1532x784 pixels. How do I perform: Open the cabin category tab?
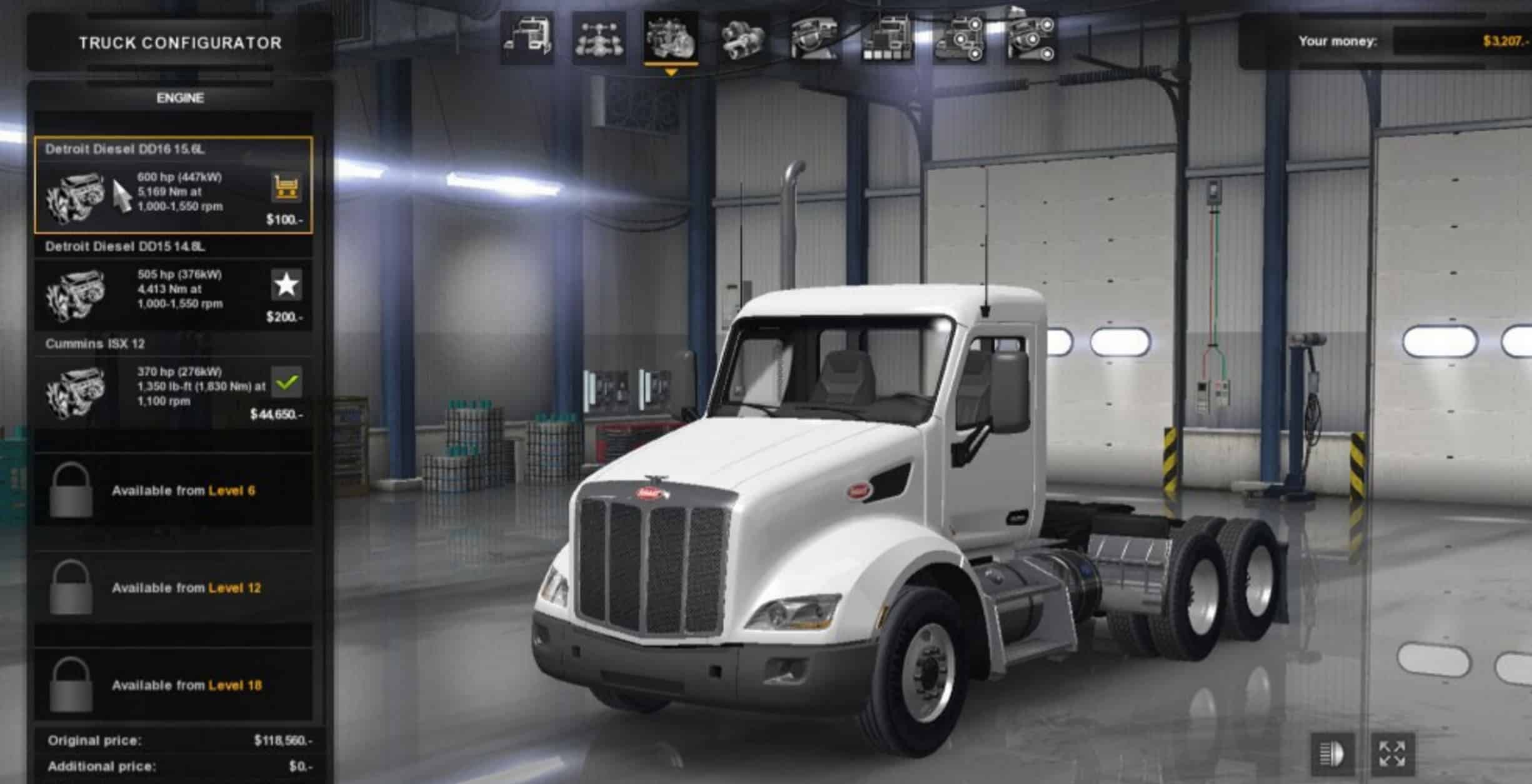pyautogui.click(x=527, y=39)
